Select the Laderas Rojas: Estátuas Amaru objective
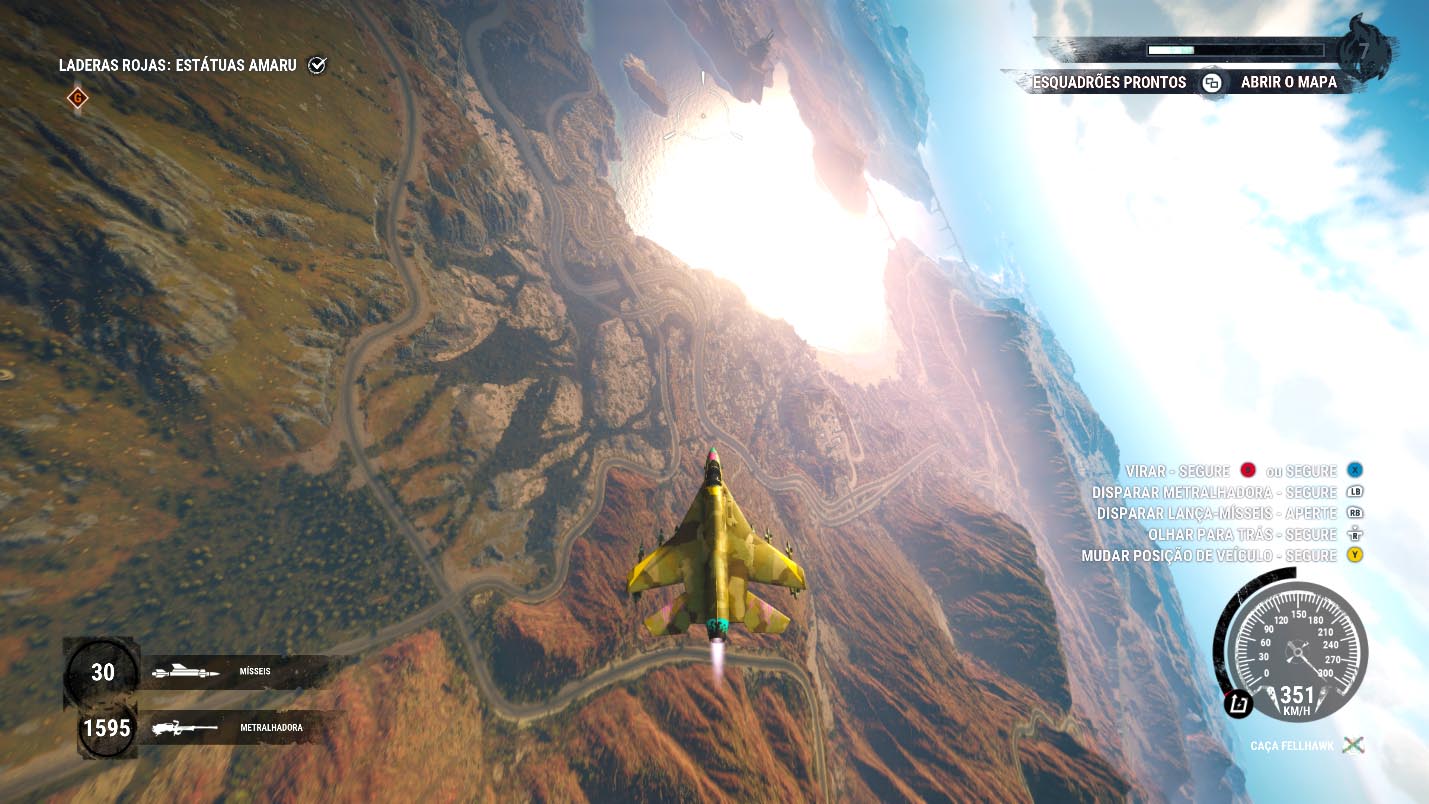 click(x=178, y=66)
